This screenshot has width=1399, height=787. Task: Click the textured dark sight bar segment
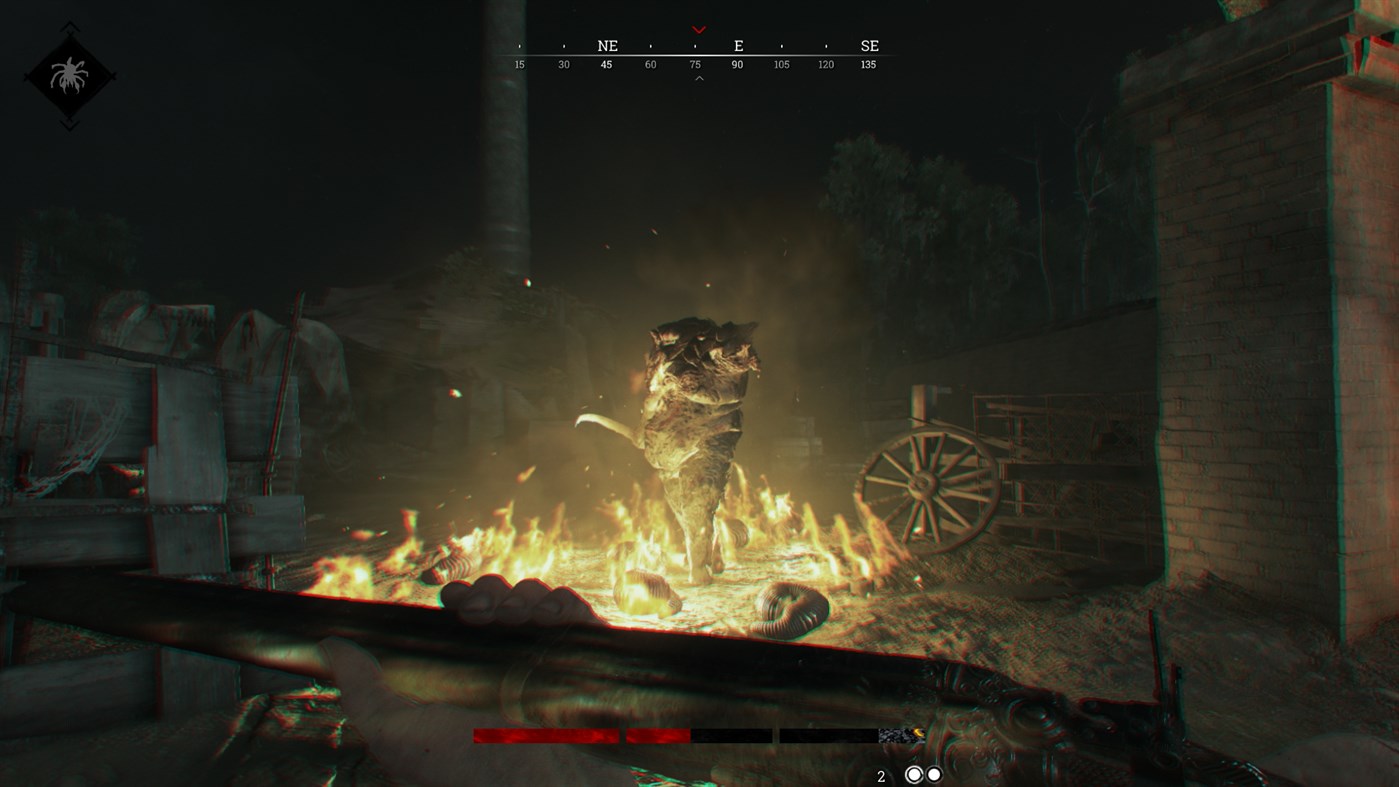898,734
